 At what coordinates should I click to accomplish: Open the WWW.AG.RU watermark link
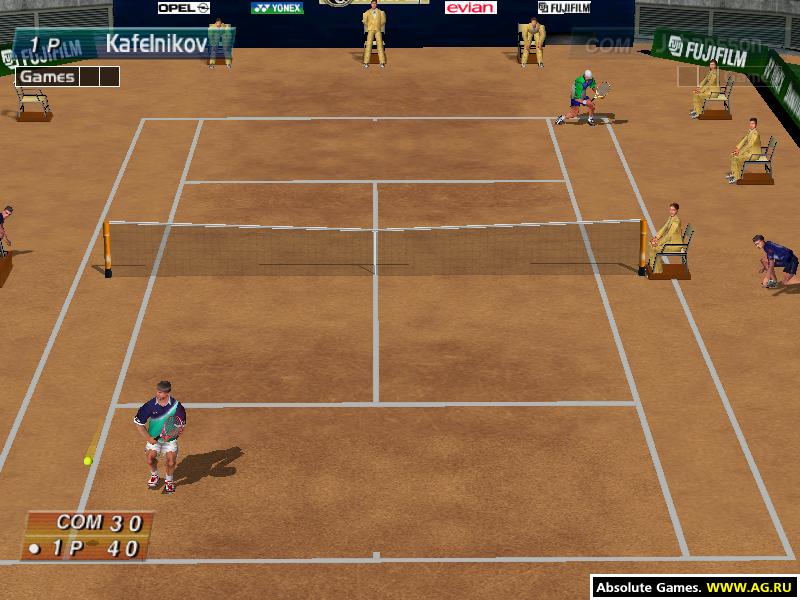pyautogui.click(x=738, y=588)
